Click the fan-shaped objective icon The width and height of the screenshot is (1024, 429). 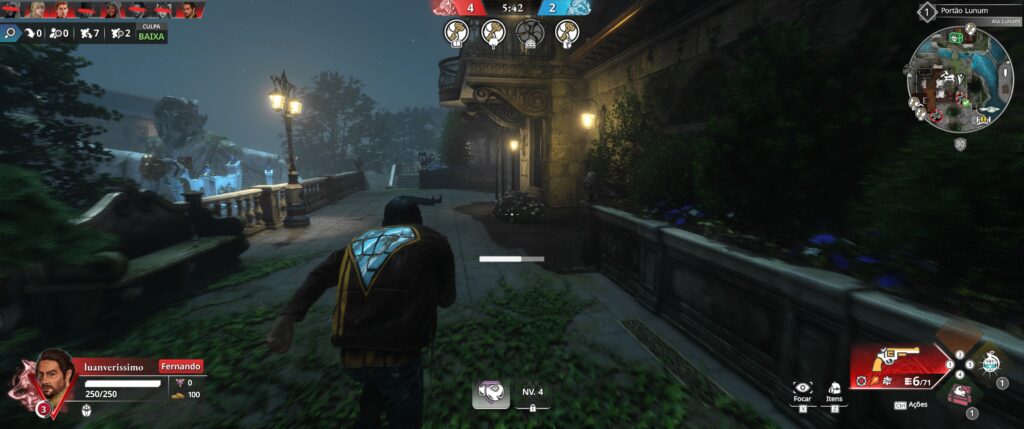[528, 33]
